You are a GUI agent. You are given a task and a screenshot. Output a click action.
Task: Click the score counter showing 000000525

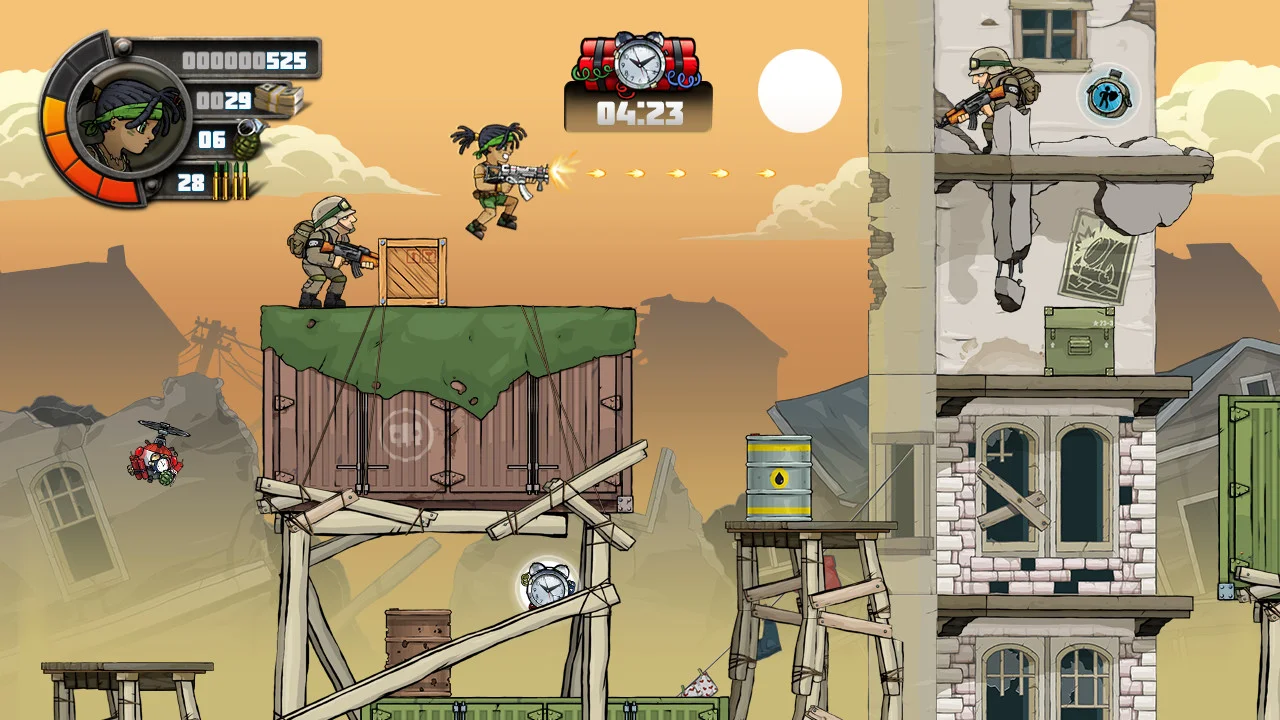(243, 60)
